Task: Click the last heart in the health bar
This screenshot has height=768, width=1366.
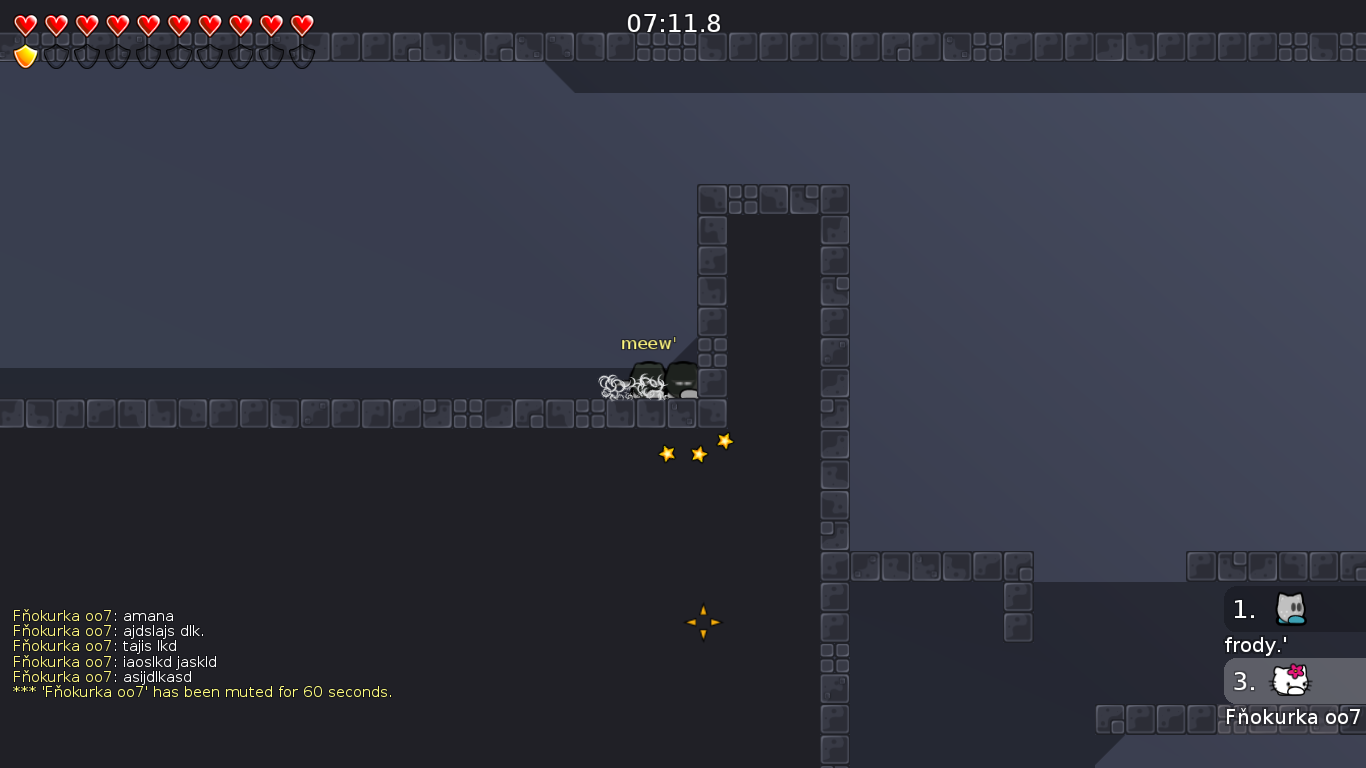Action: (299, 22)
